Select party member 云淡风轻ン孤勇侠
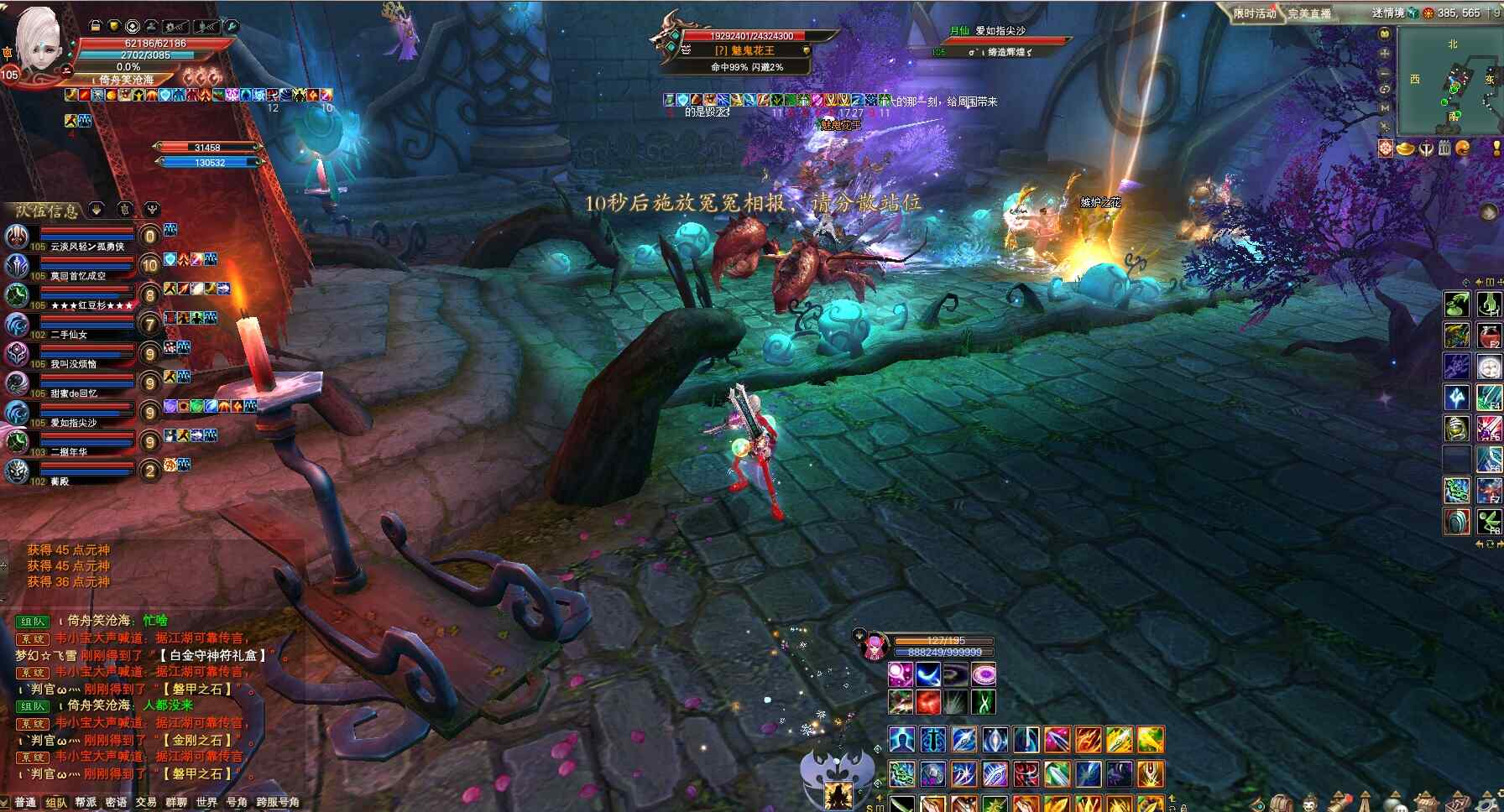The width and height of the screenshot is (1504, 812). (x=86, y=247)
